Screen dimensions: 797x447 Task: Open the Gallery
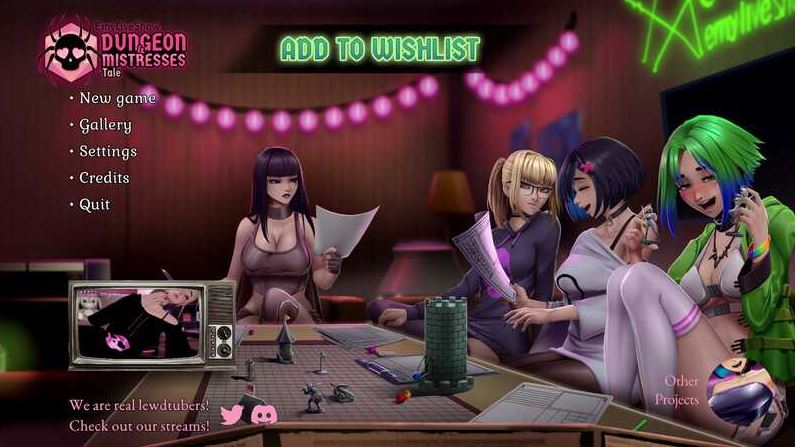coord(105,125)
